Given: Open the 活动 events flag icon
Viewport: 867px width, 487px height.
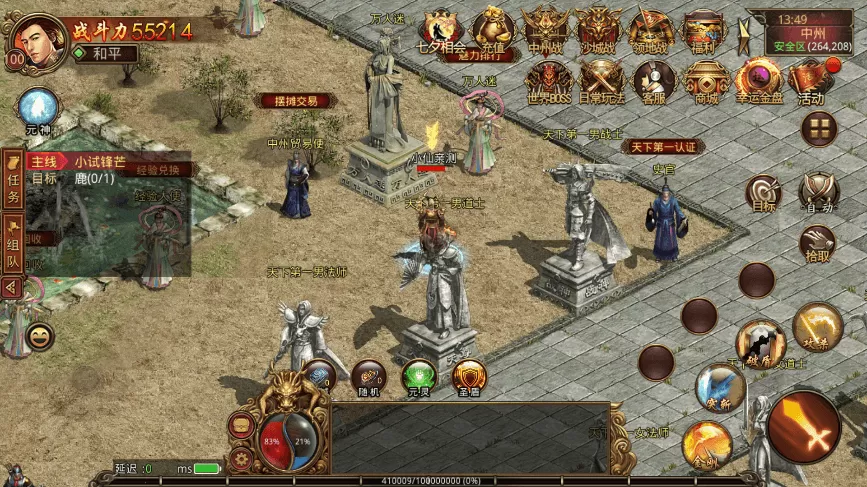Looking at the screenshot, I should (x=811, y=78).
